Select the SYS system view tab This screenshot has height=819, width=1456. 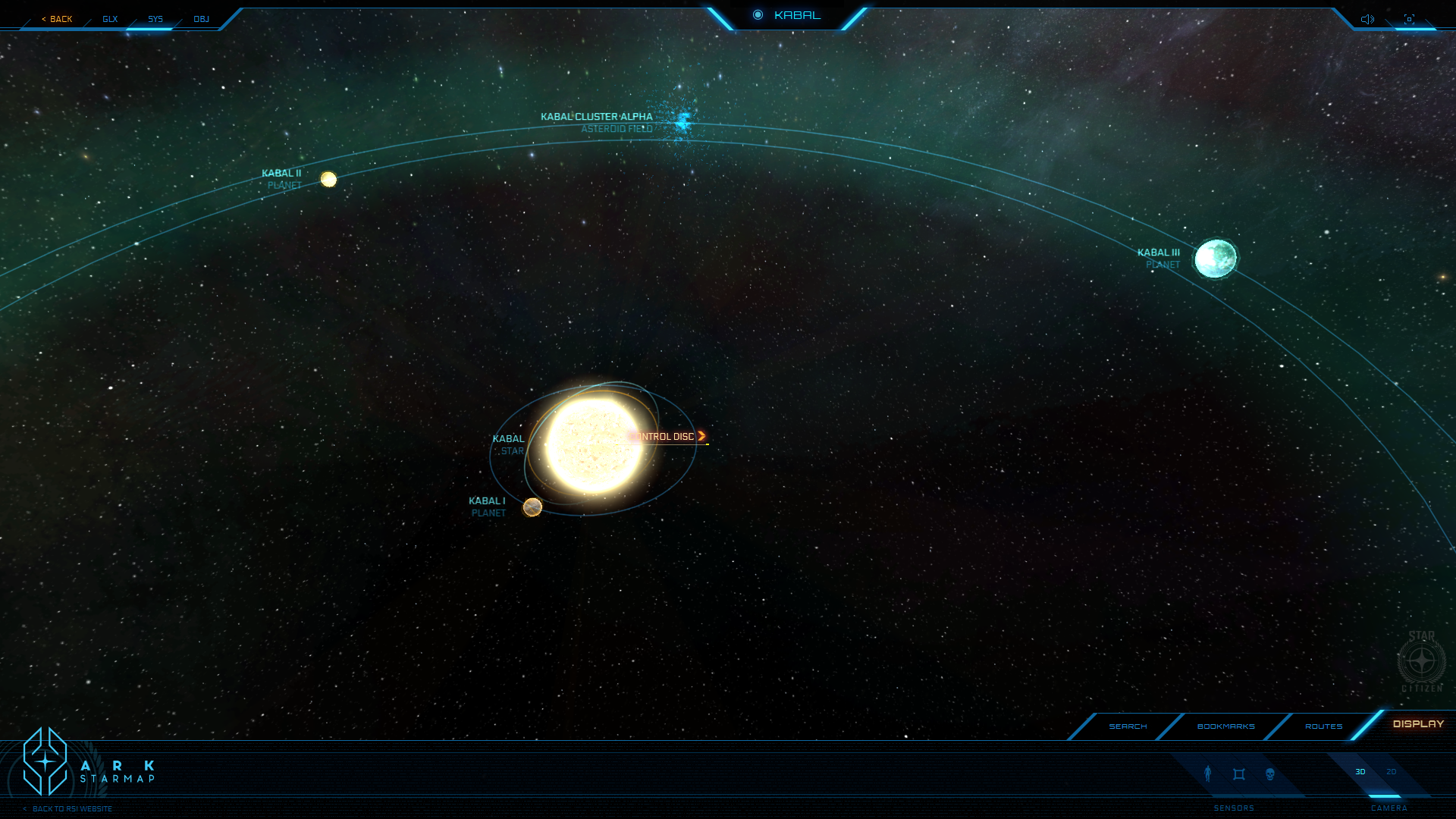pos(155,19)
